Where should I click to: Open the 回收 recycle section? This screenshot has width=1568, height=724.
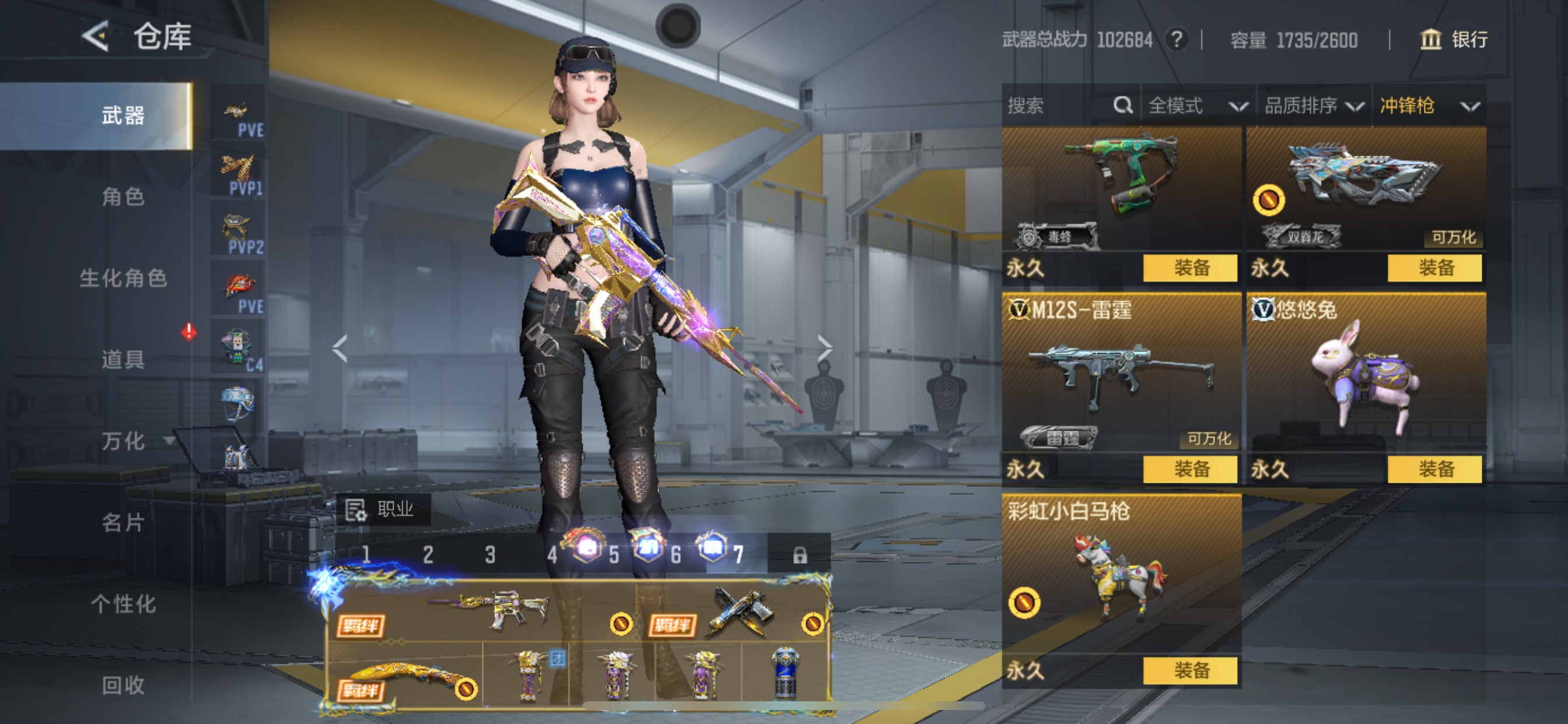click(123, 685)
